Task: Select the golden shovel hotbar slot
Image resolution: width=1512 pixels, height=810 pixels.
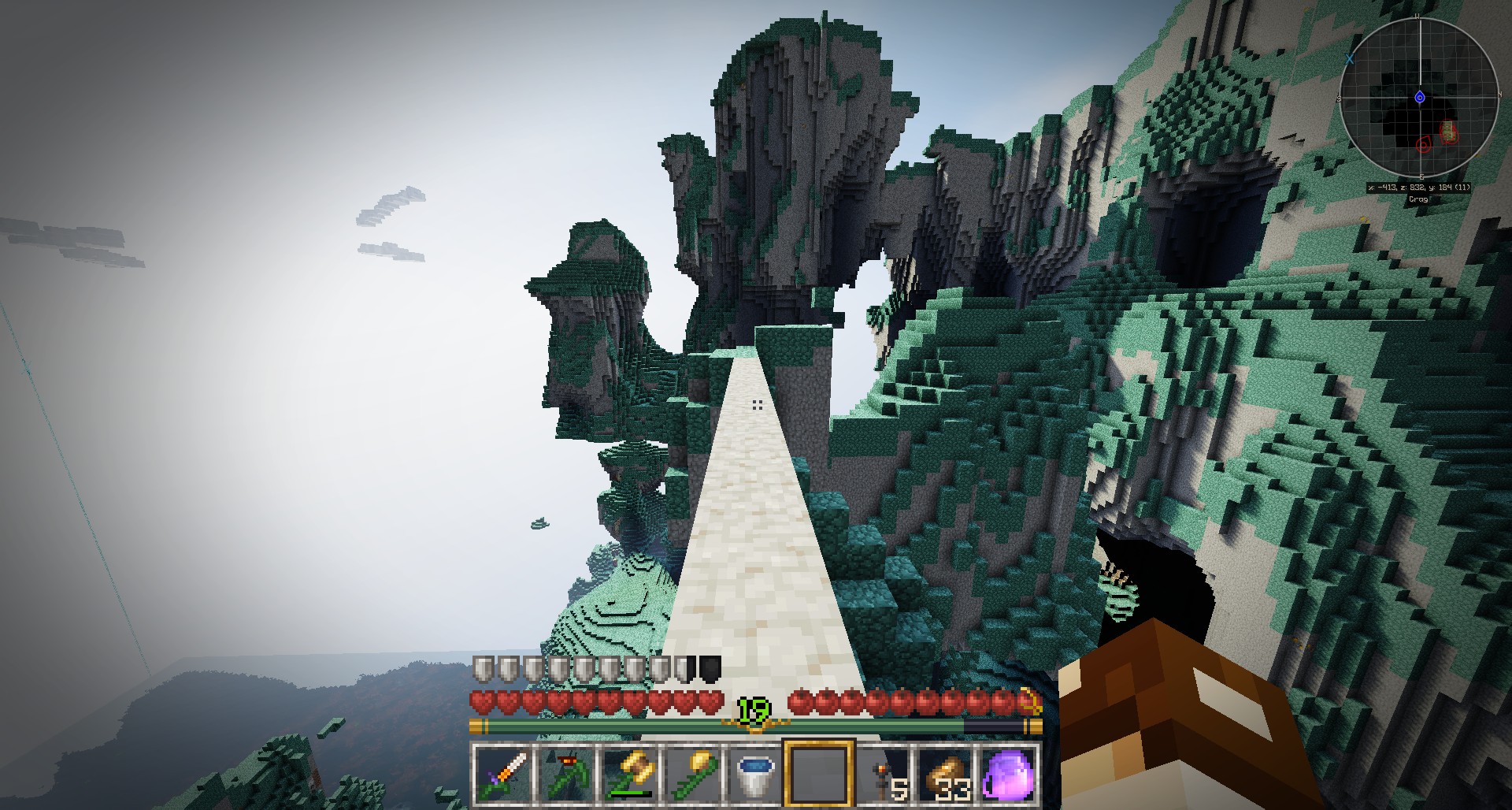Action: [x=693, y=775]
